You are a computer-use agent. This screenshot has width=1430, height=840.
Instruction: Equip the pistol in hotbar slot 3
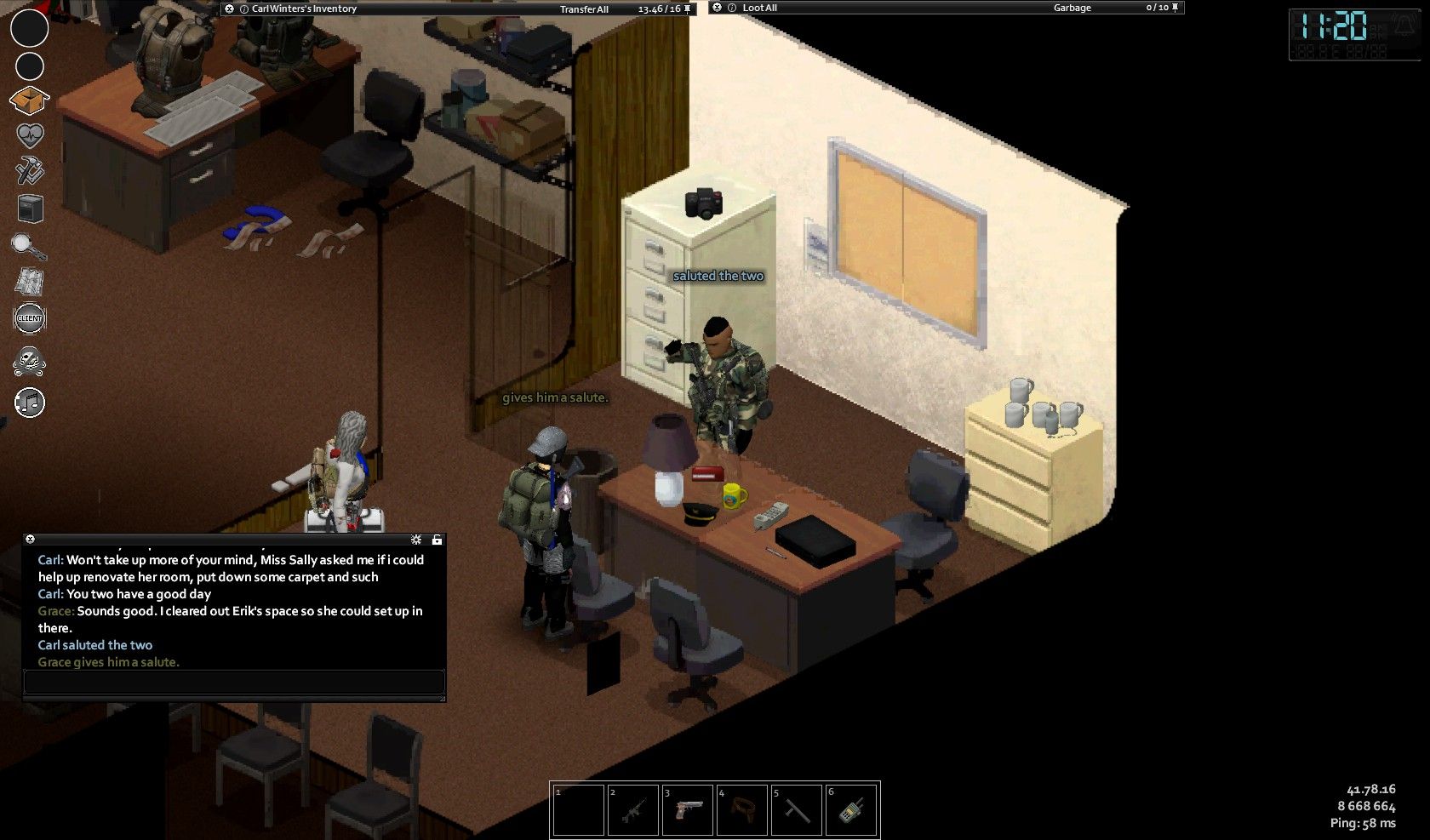pos(687,810)
